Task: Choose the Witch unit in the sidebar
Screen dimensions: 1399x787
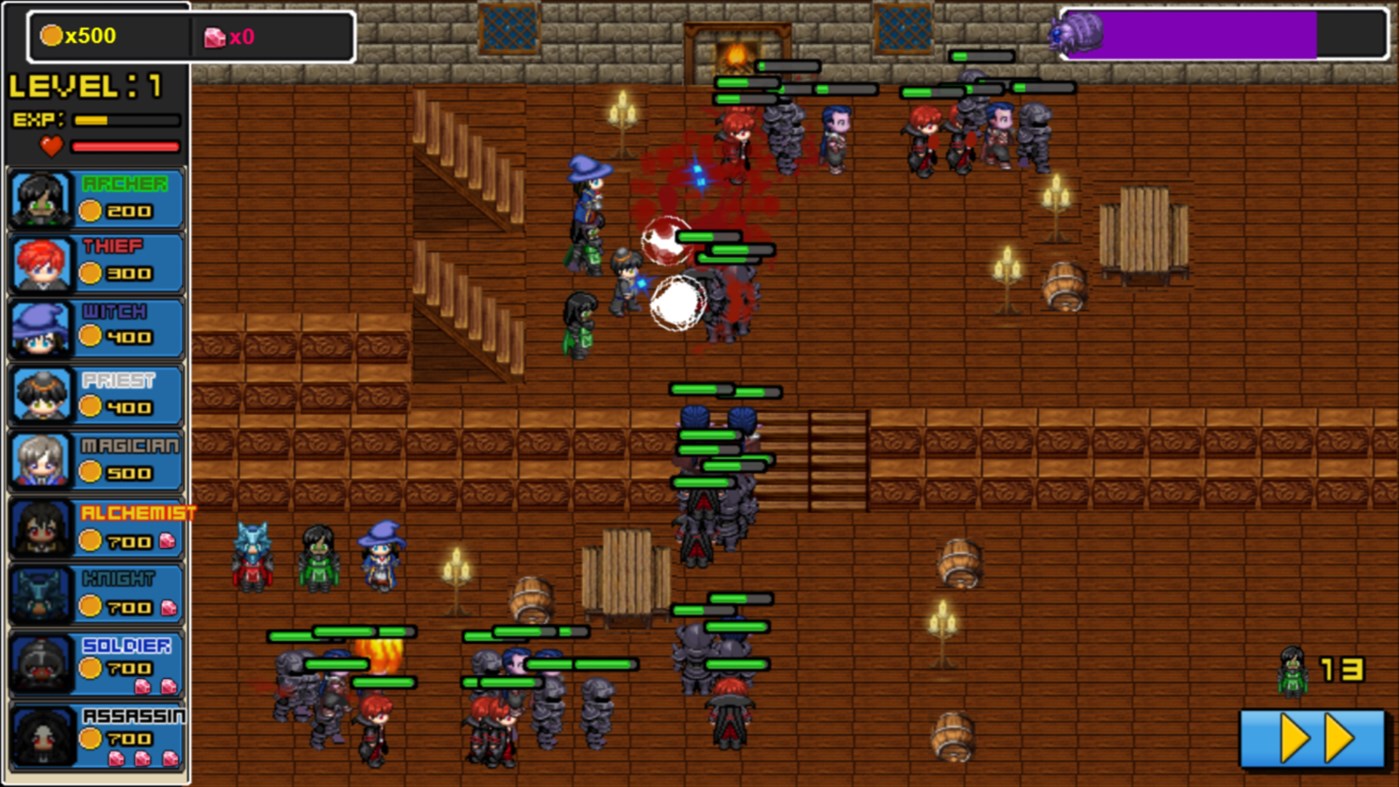Action: point(40,328)
